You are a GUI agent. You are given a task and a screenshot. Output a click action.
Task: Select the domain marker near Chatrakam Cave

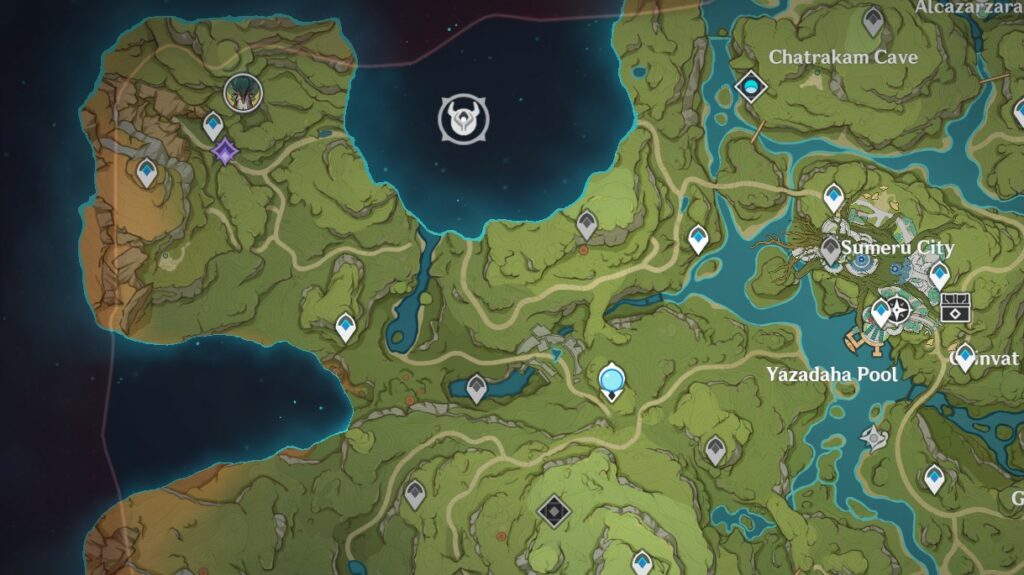coord(749,89)
